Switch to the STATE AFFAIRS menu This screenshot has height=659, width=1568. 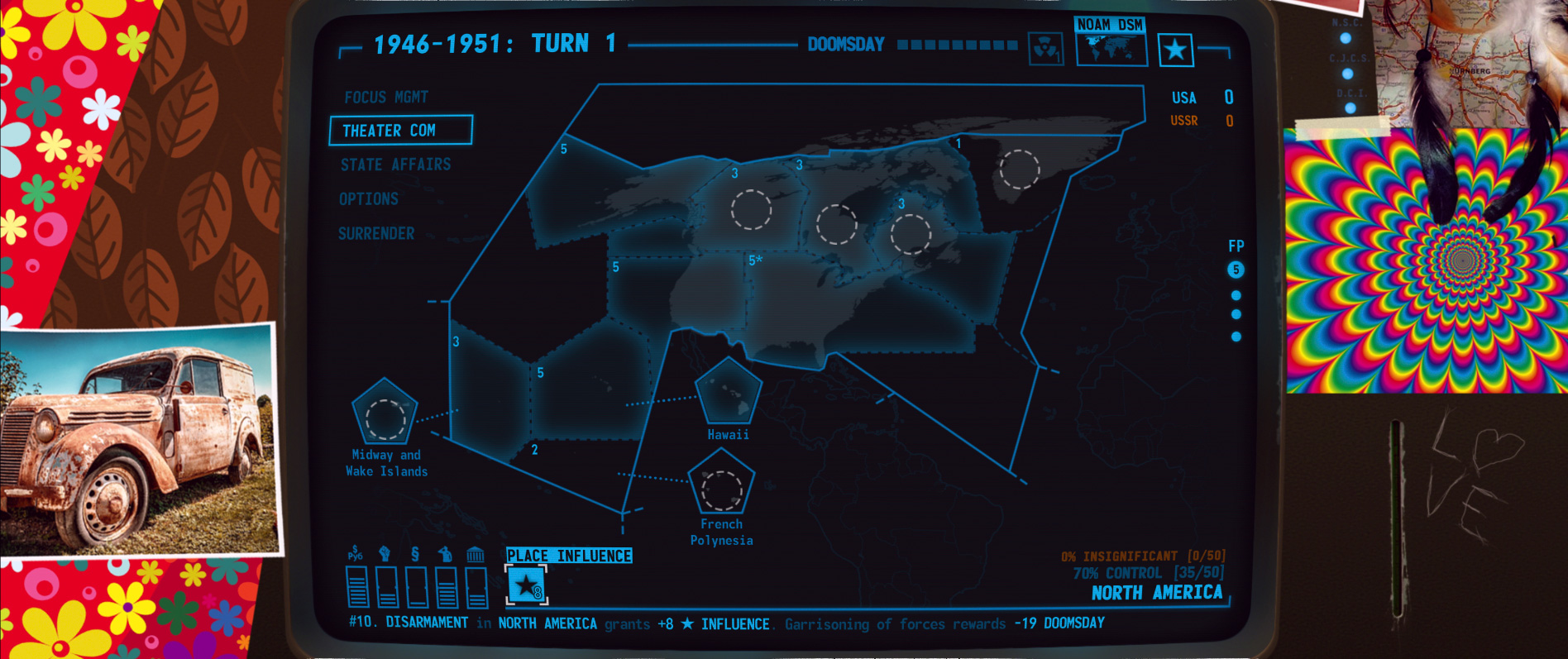click(396, 165)
